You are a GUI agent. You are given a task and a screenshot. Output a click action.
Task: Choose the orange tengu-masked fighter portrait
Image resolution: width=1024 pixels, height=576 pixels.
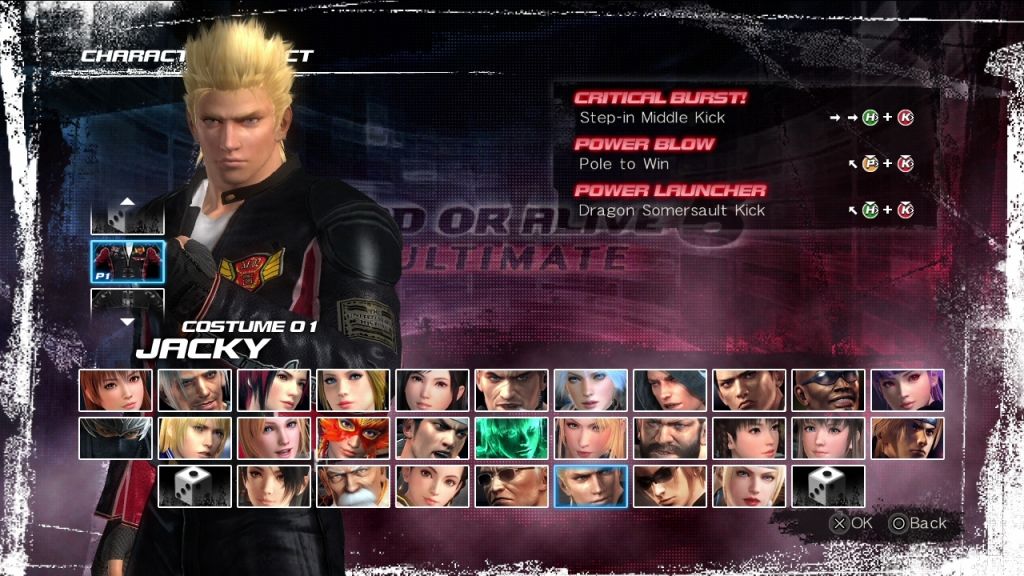353,438
